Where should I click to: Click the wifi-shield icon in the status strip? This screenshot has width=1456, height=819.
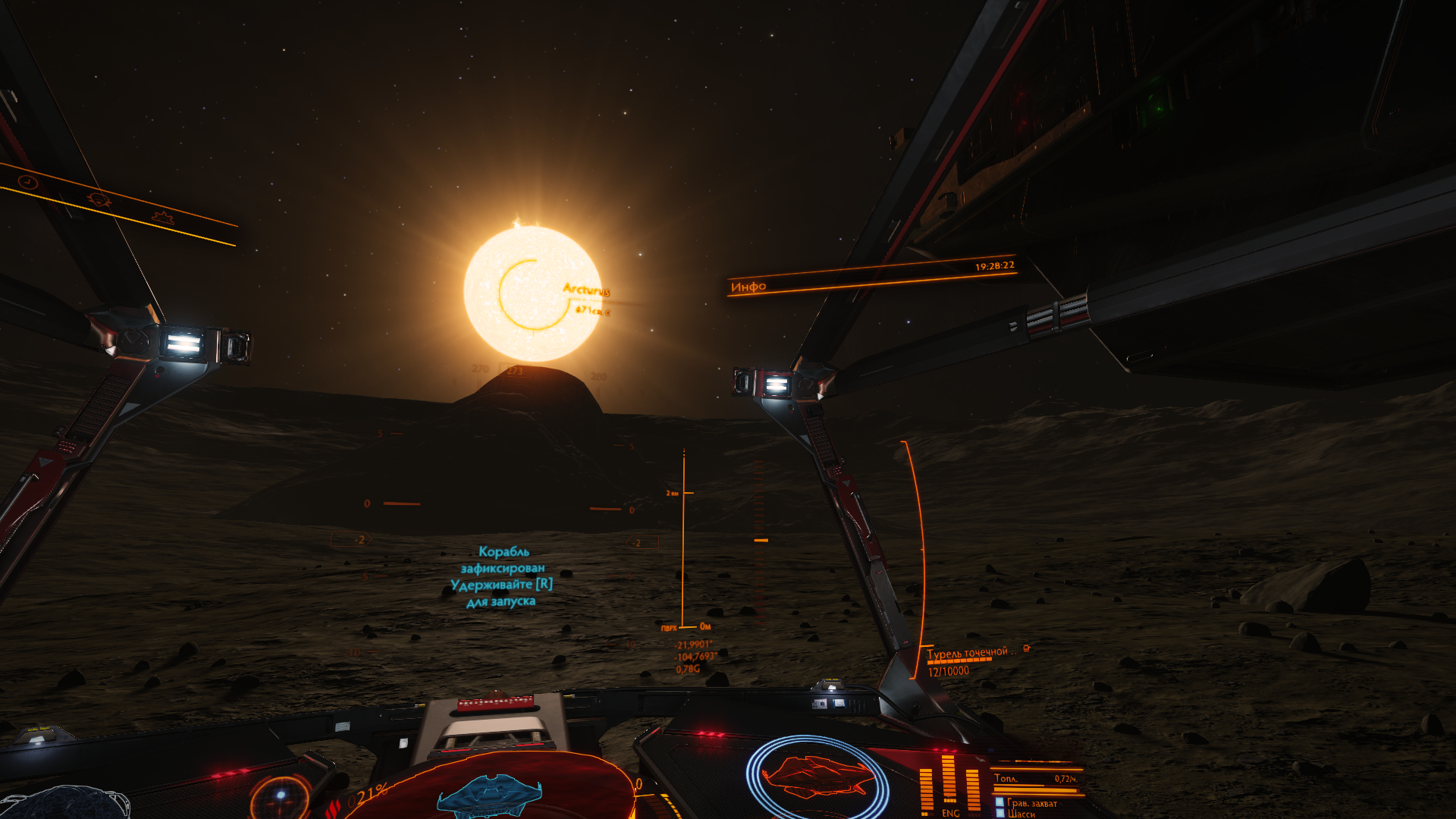click(x=99, y=199)
